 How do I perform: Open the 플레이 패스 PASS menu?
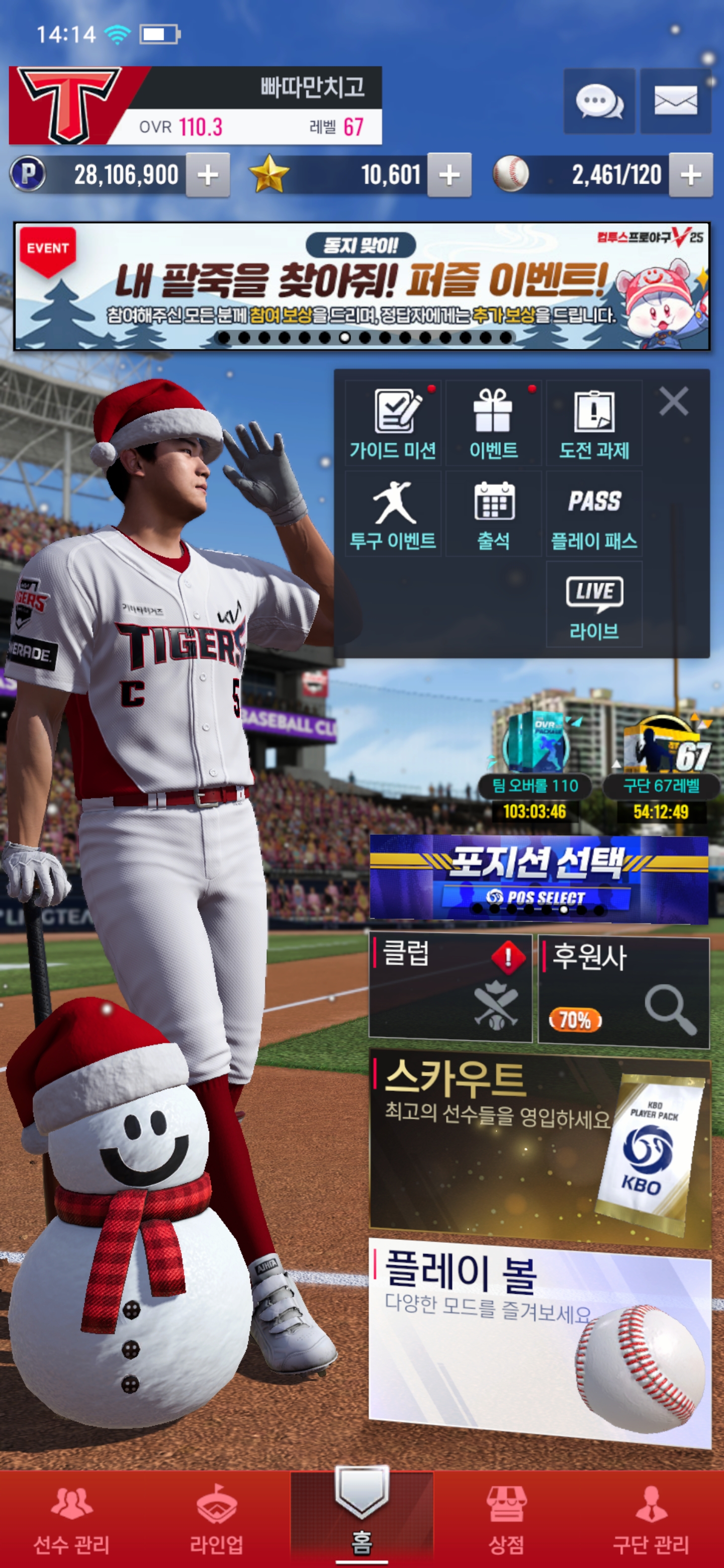tap(594, 514)
